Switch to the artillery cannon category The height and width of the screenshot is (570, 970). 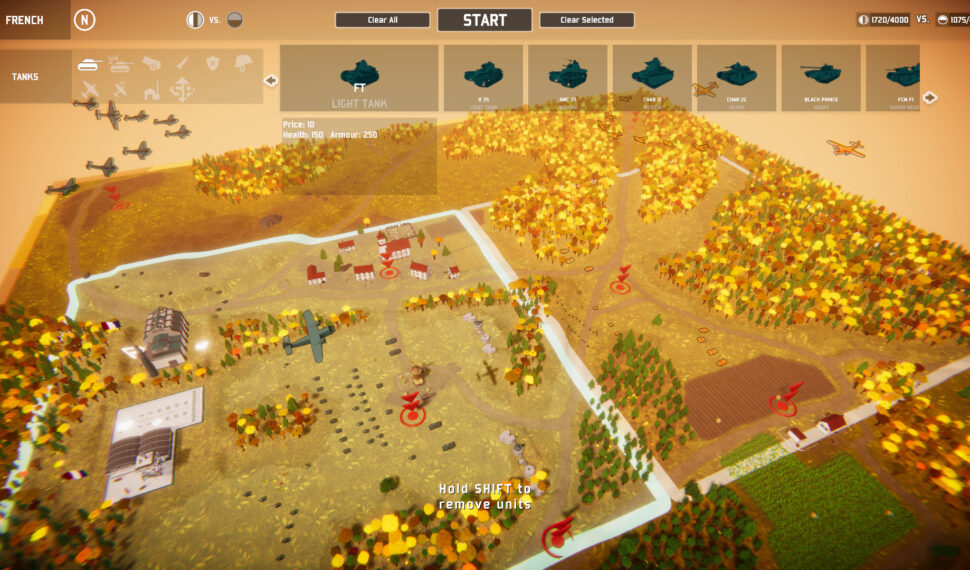pyautogui.click(x=152, y=64)
